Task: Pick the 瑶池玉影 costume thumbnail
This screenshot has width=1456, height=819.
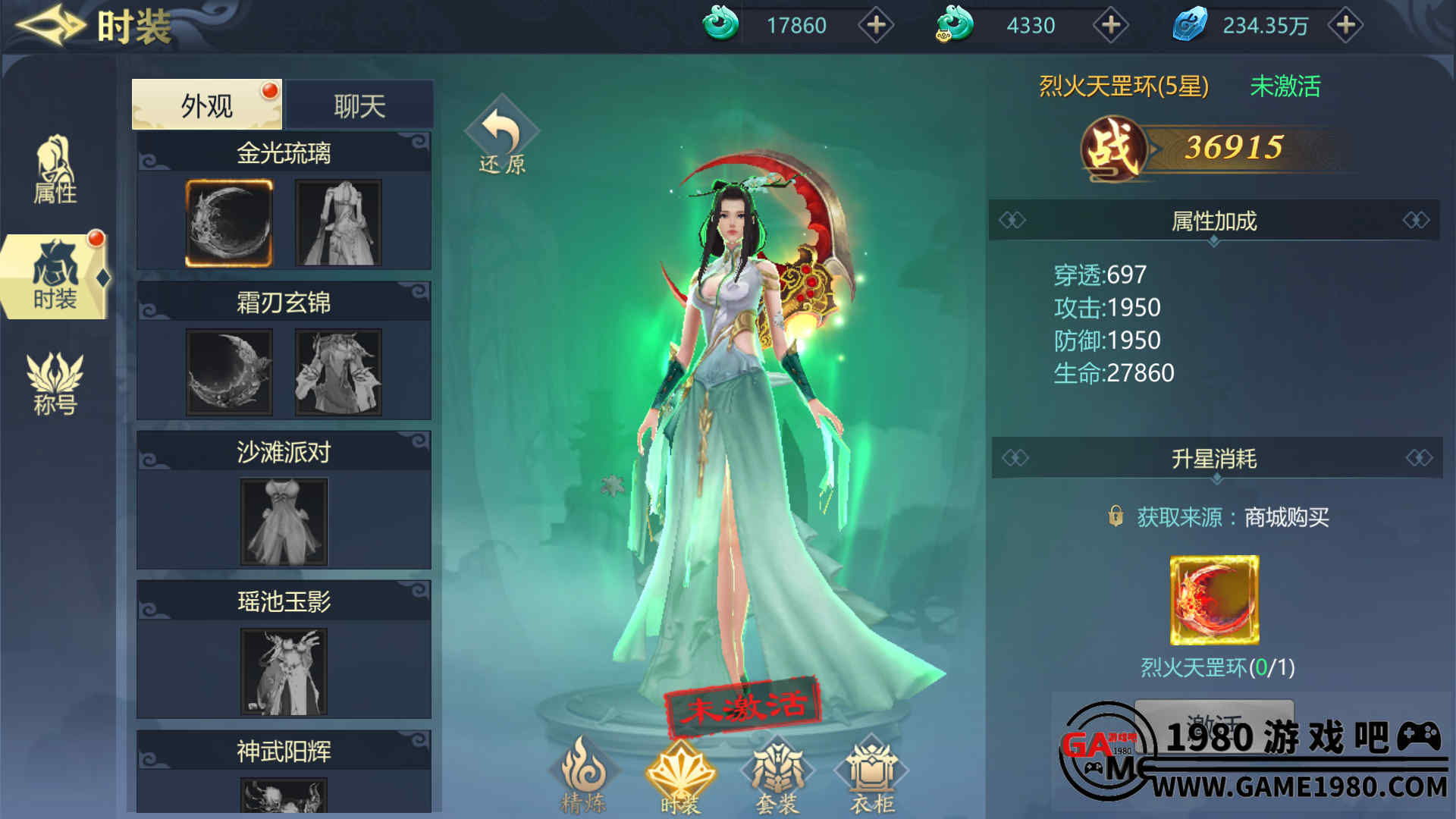Action: [x=284, y=671]
